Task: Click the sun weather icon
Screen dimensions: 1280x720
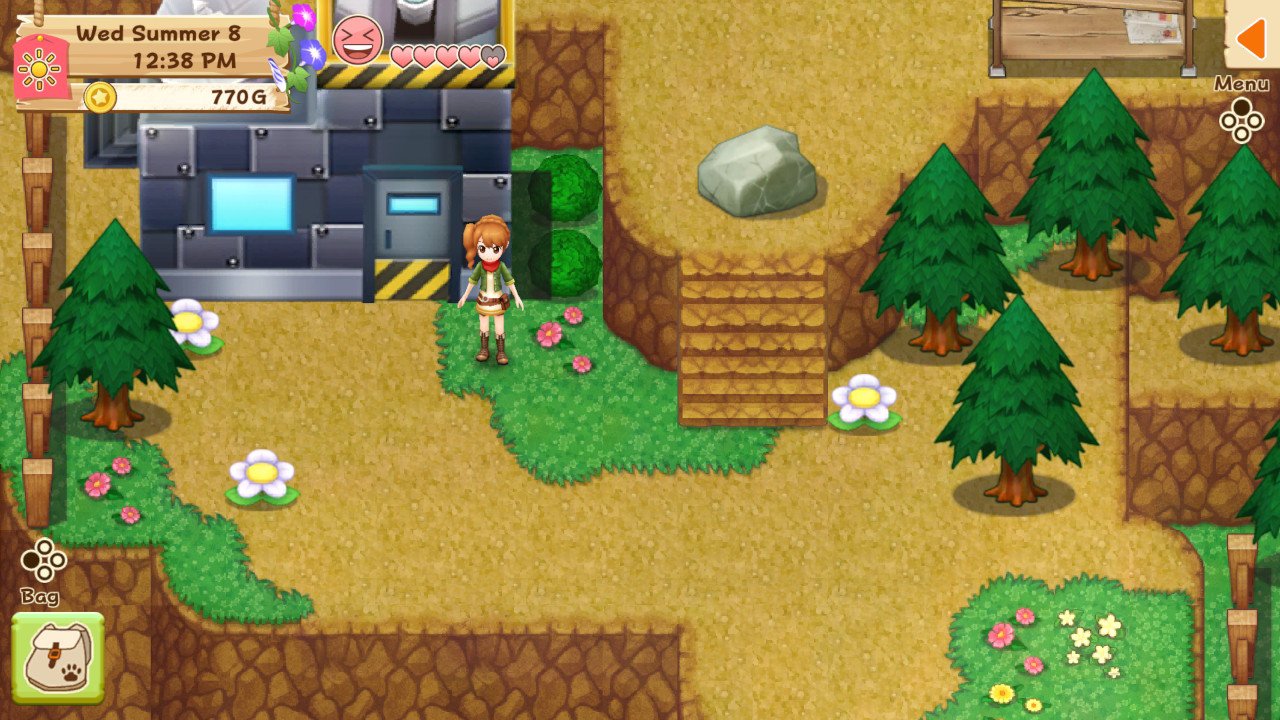Action: click(40, 67)
